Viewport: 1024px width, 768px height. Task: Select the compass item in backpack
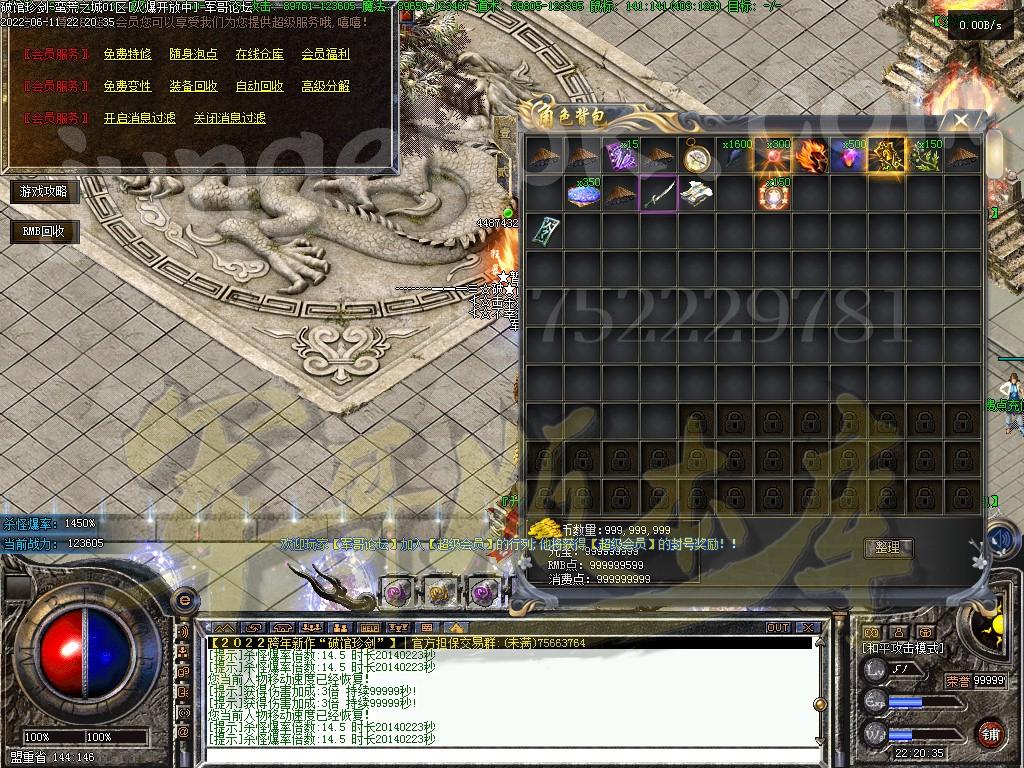[697, 156]
